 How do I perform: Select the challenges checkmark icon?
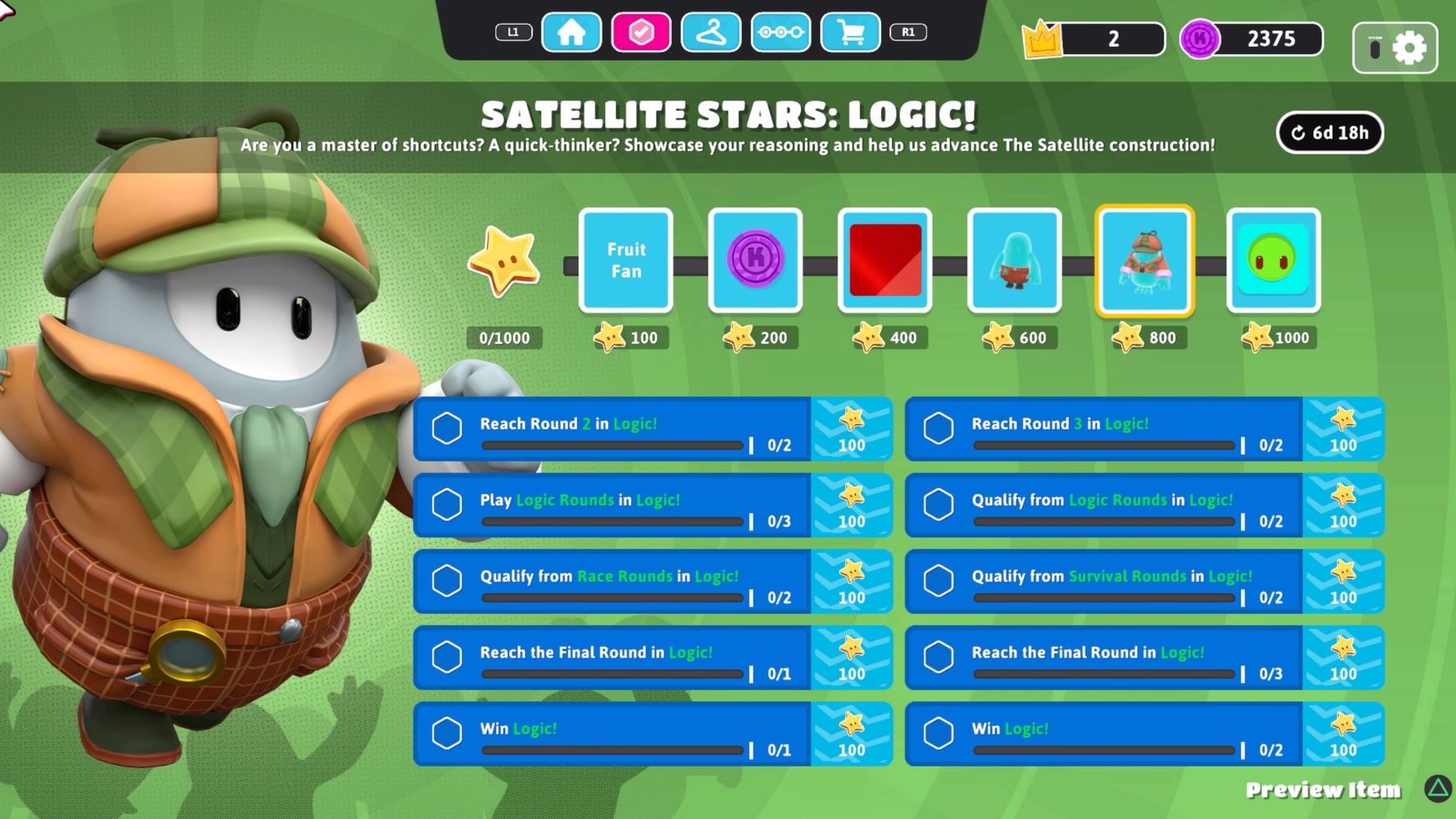(641, 33)
